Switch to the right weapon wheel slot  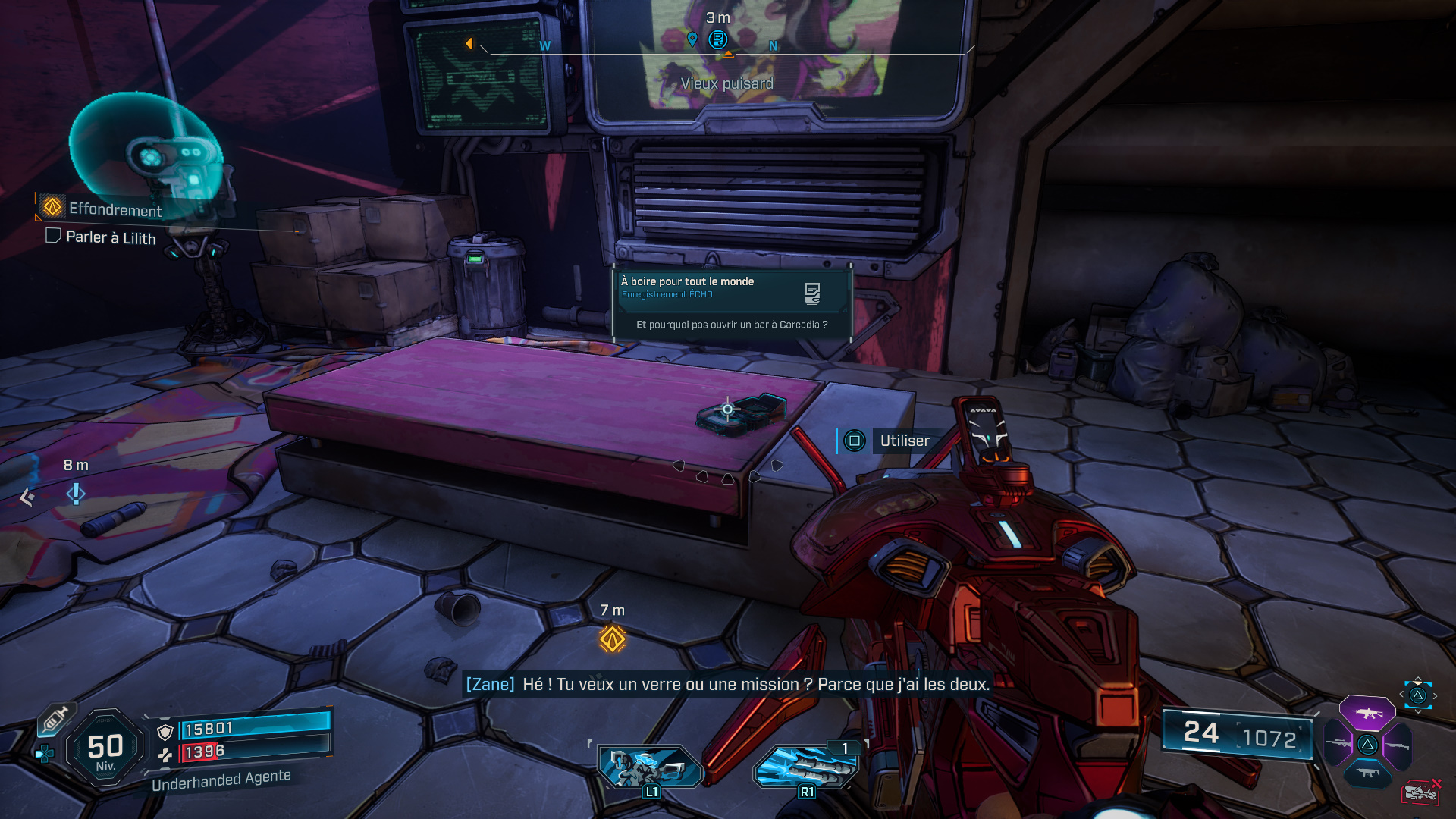pyautogui.click(x=1397, y=745)
